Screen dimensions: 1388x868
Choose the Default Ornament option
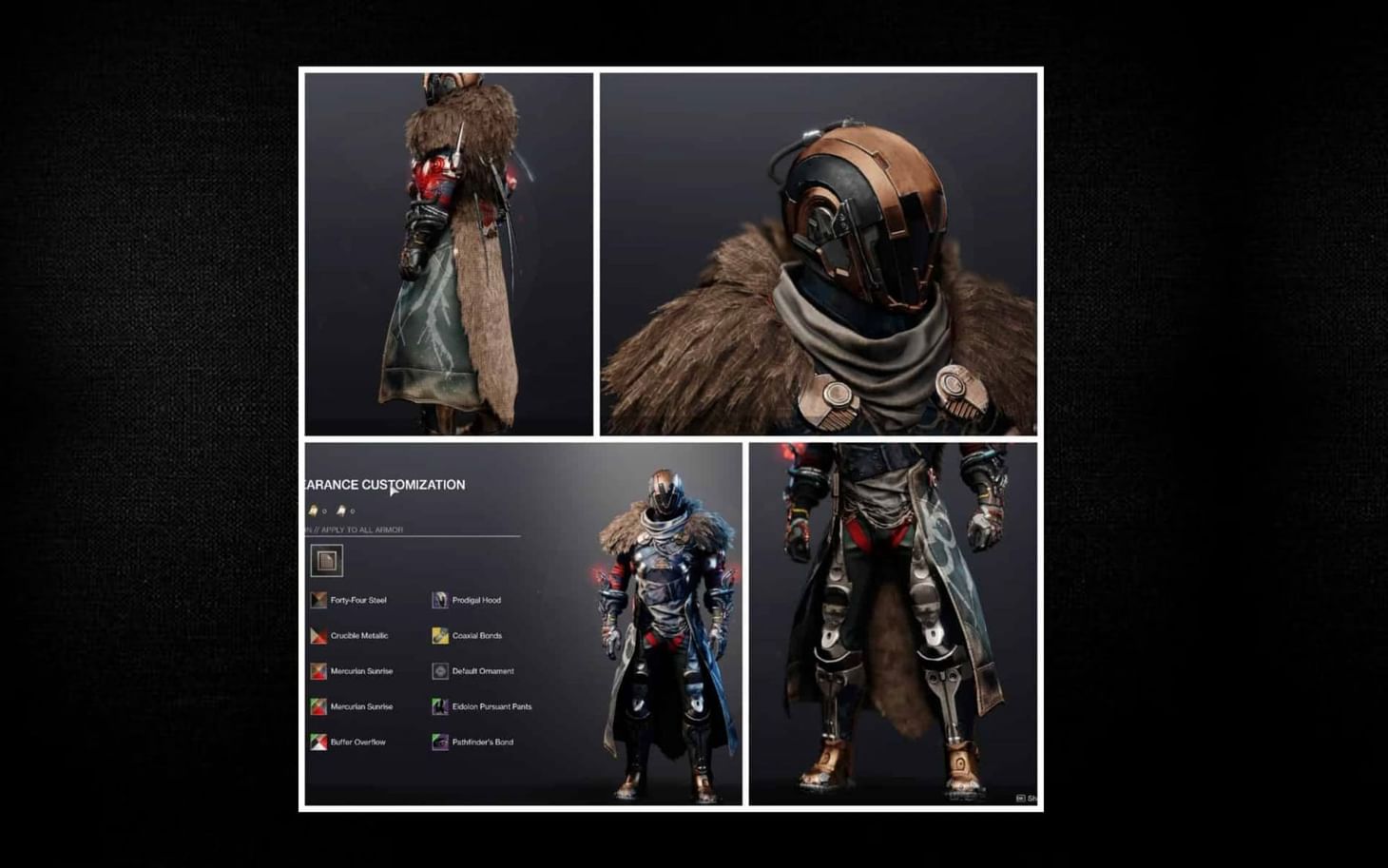click(x=441, y=670)
